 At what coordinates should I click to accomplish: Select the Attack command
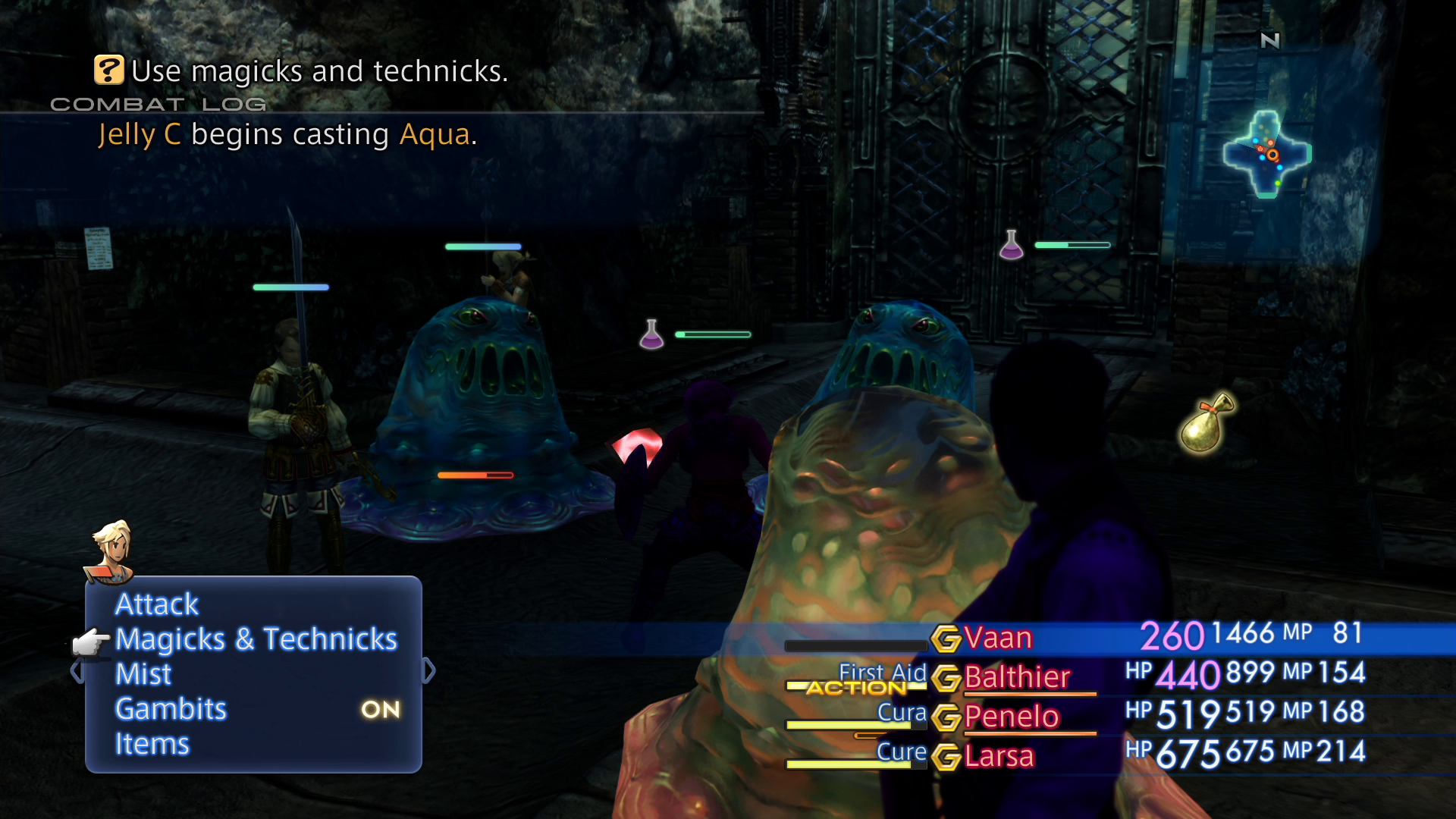(156, 604)
